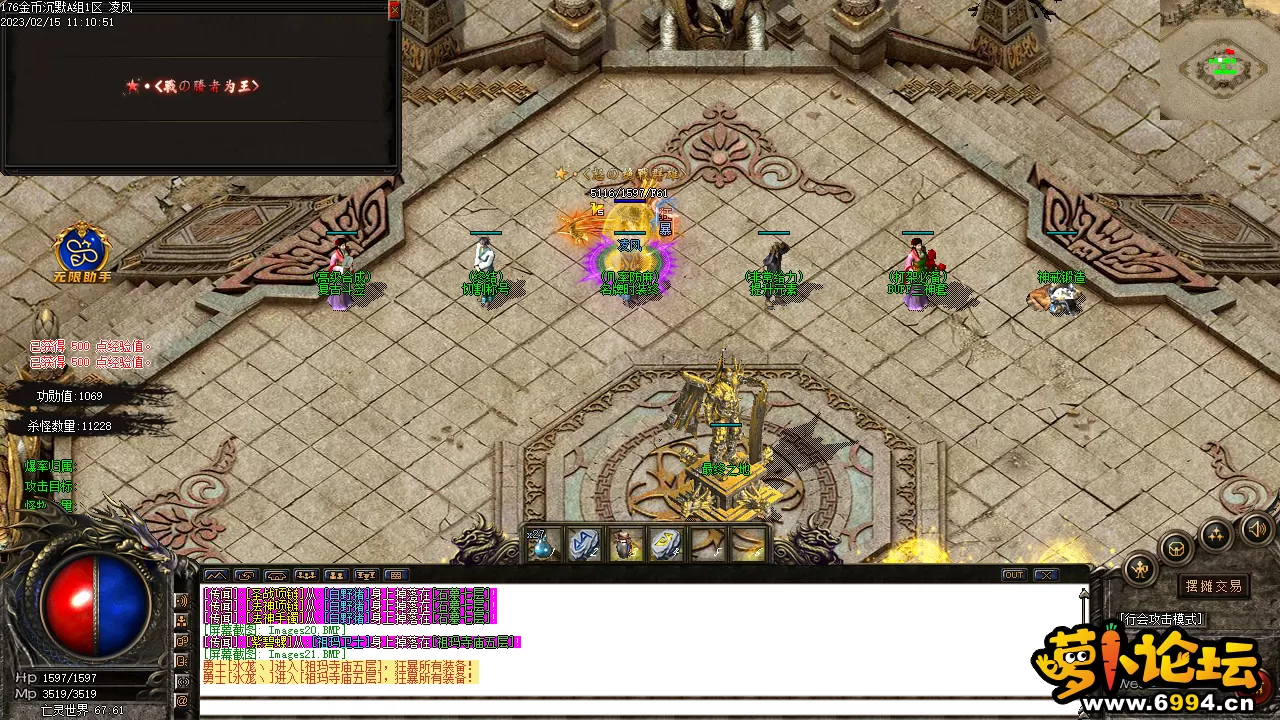Open the 摆摊交易 stall trade button
The width and height of the screenshot is (1280, 720).
pyautogui.click(x=1213, y=586)
